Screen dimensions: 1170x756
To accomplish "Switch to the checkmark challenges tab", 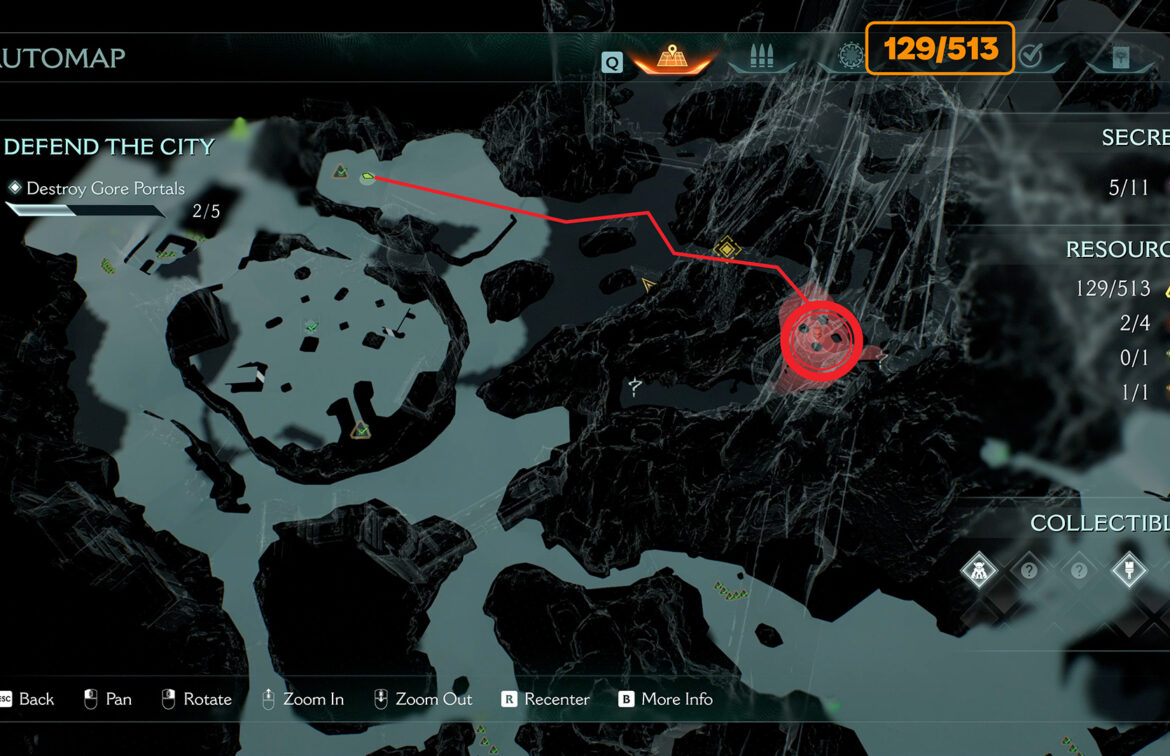I will 1031,58.
